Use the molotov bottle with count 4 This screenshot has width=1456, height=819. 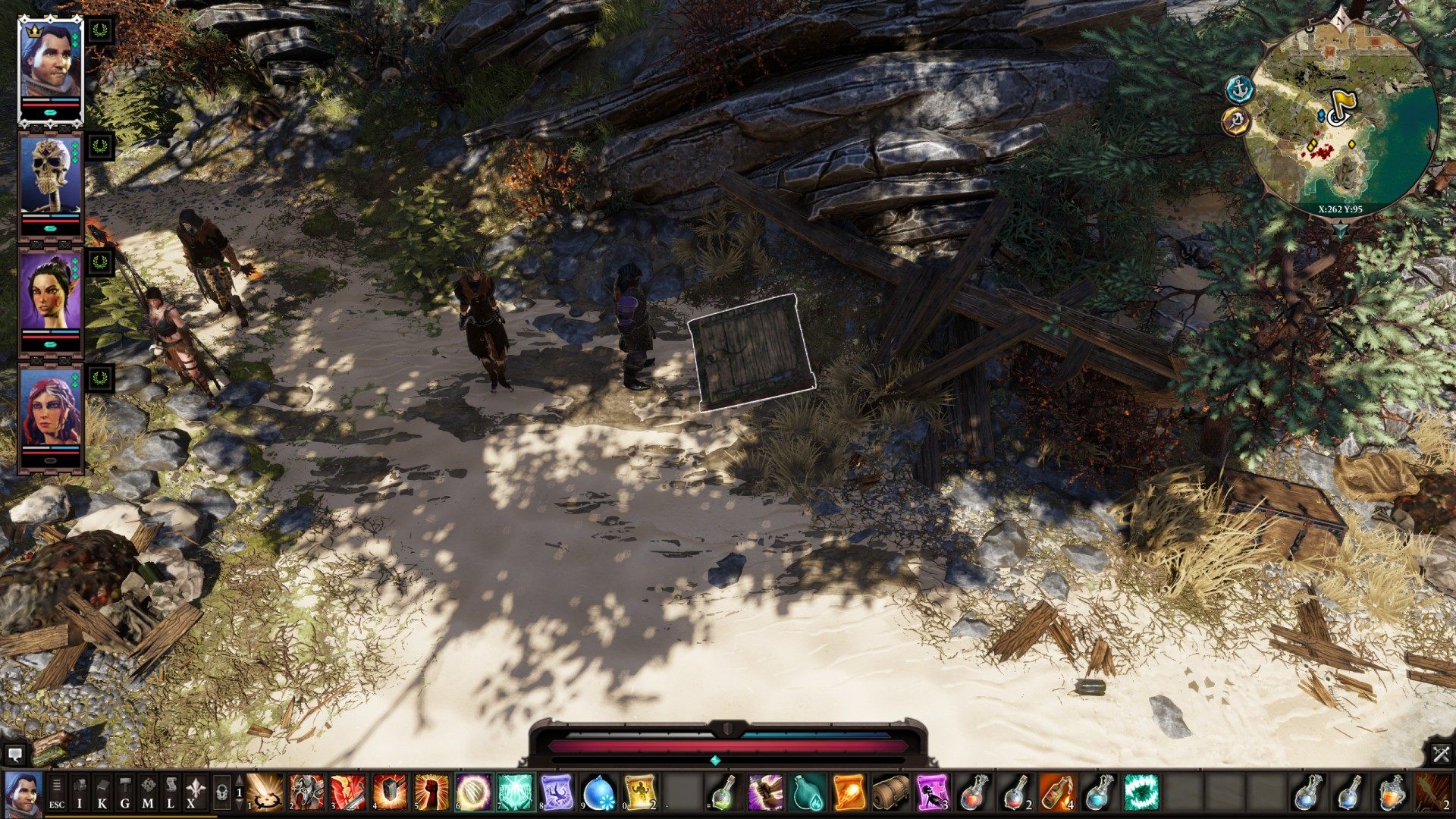[1057, 792]
